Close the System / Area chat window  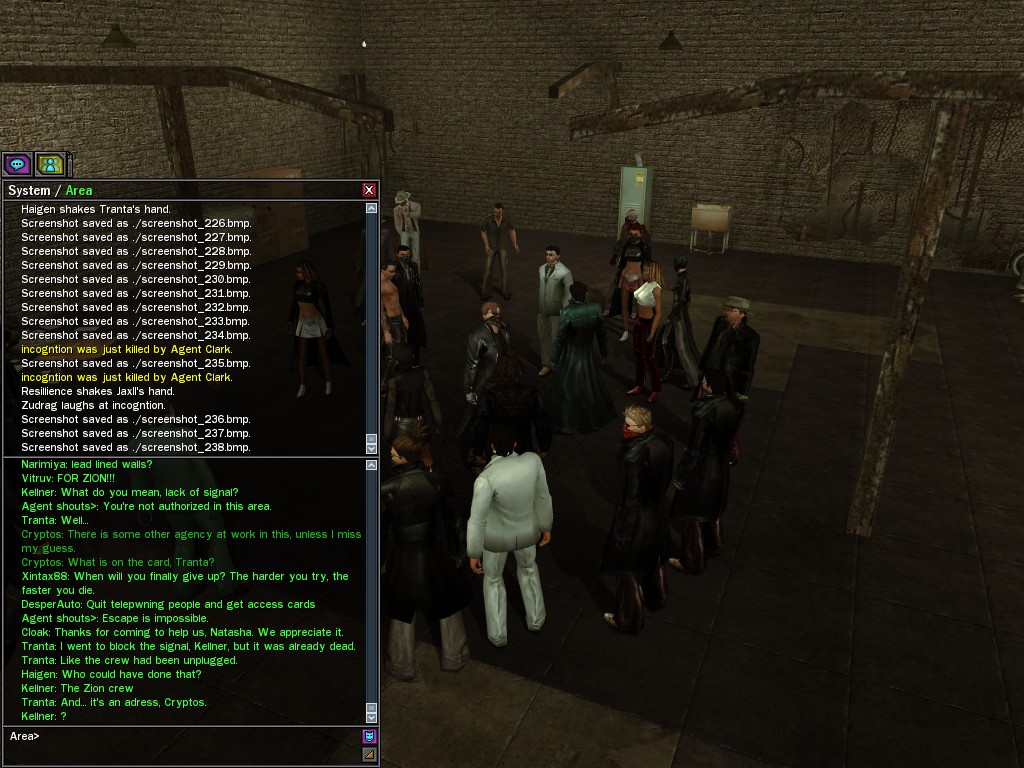tap(369, 190)
